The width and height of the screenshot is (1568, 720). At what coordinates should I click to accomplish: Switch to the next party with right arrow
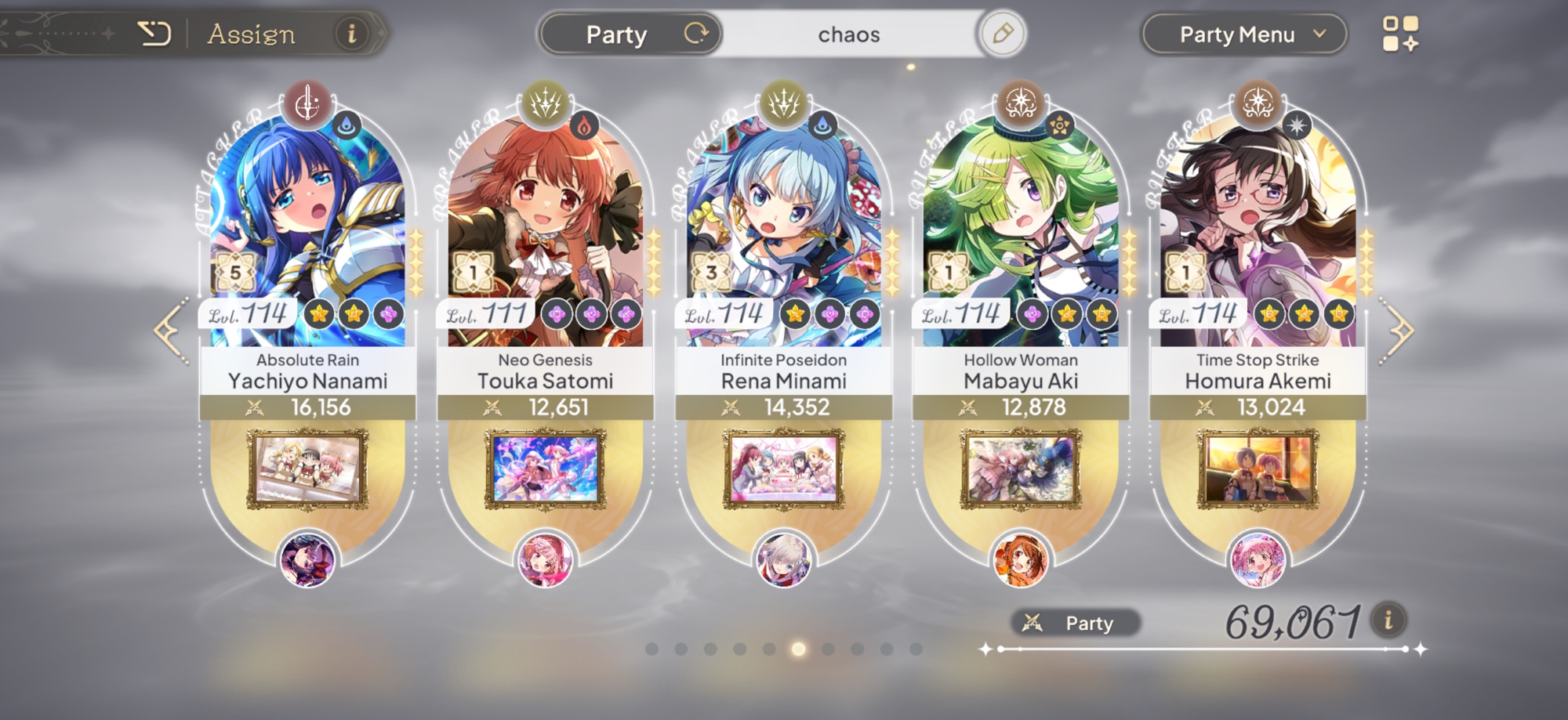[x=1399, y=331]
